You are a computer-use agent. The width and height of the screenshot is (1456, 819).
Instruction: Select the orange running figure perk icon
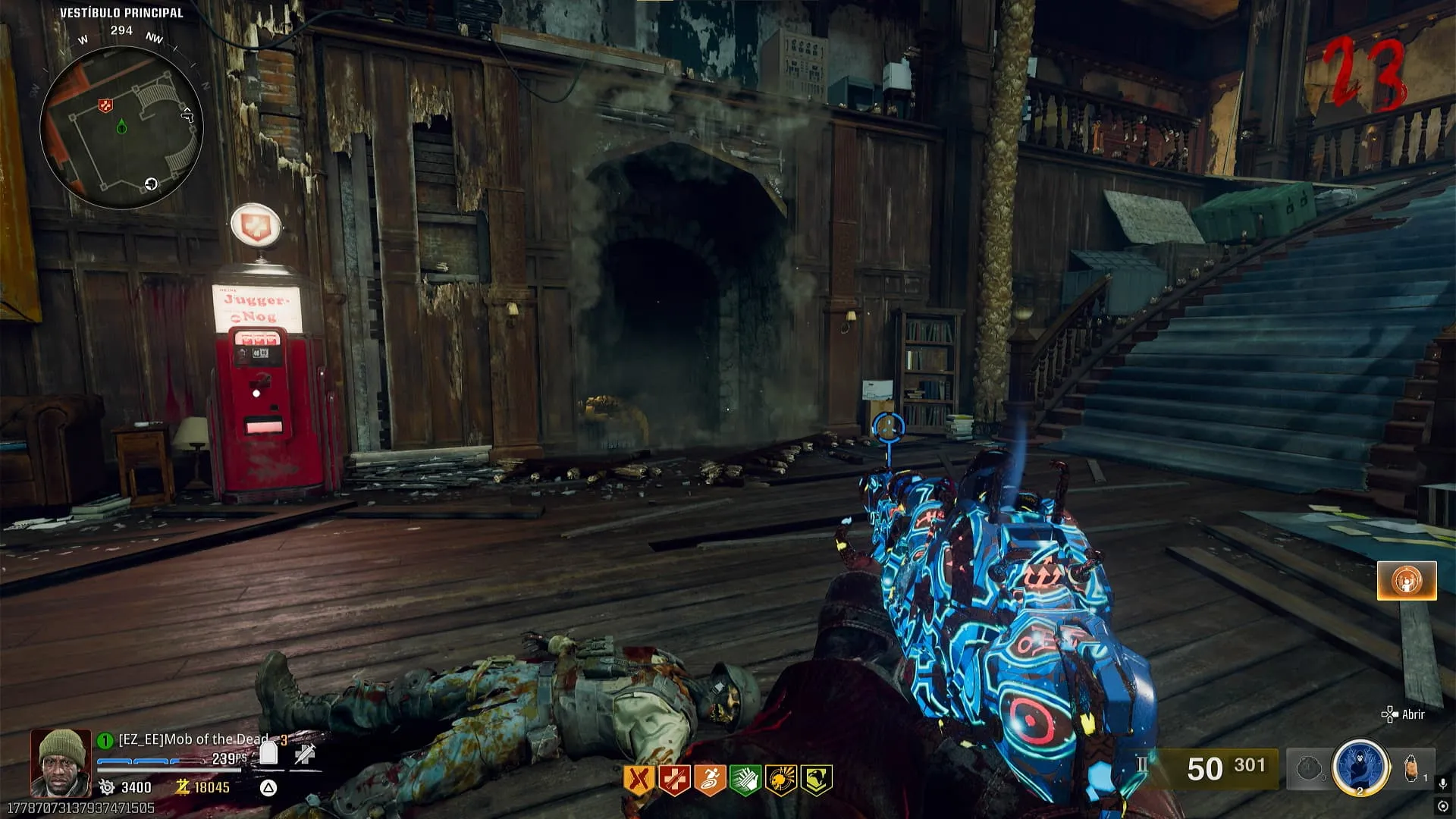pyautogui.click(x=710, y=780)
